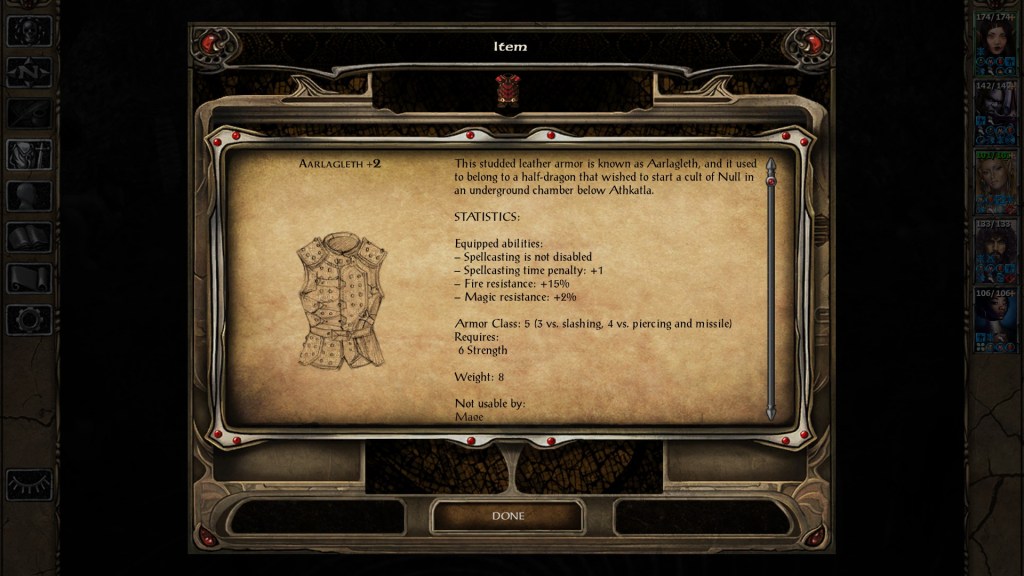This screenshot has height=576, width=1024.
Task: Click the skull return-to-game button
Action: tap(29, 31)
